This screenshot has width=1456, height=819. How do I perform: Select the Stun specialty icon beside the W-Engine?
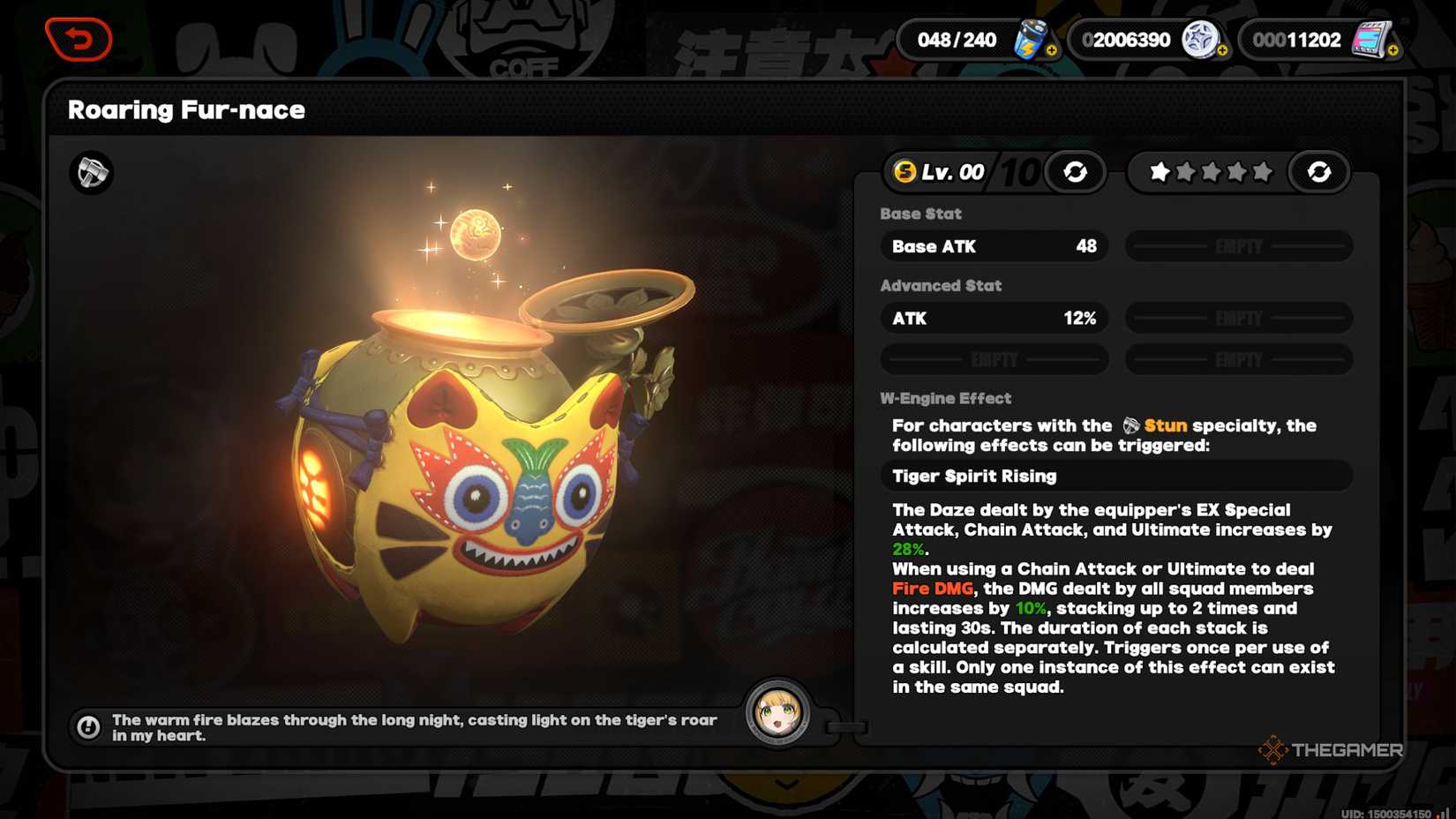(x=92, y=172)
